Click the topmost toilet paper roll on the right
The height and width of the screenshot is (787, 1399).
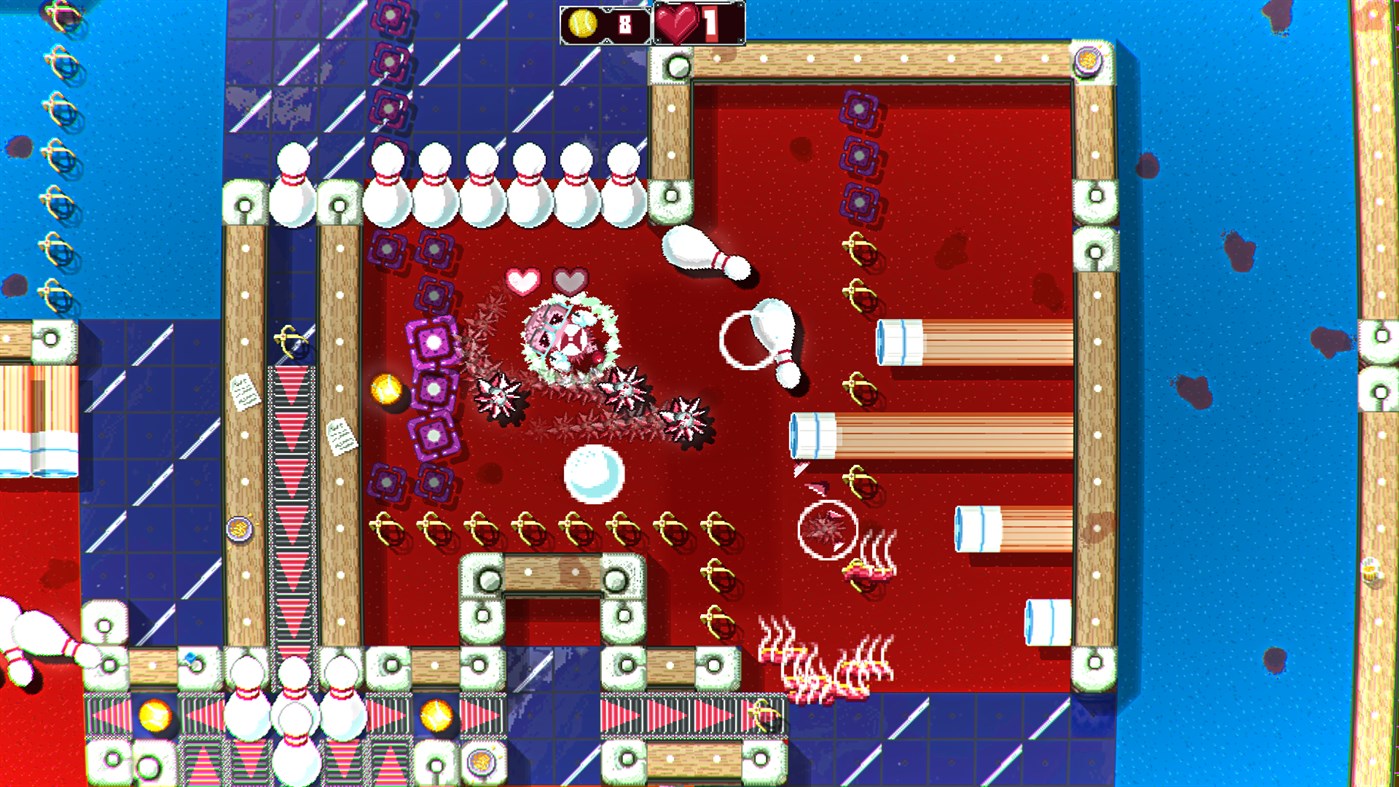click(898, 340)
